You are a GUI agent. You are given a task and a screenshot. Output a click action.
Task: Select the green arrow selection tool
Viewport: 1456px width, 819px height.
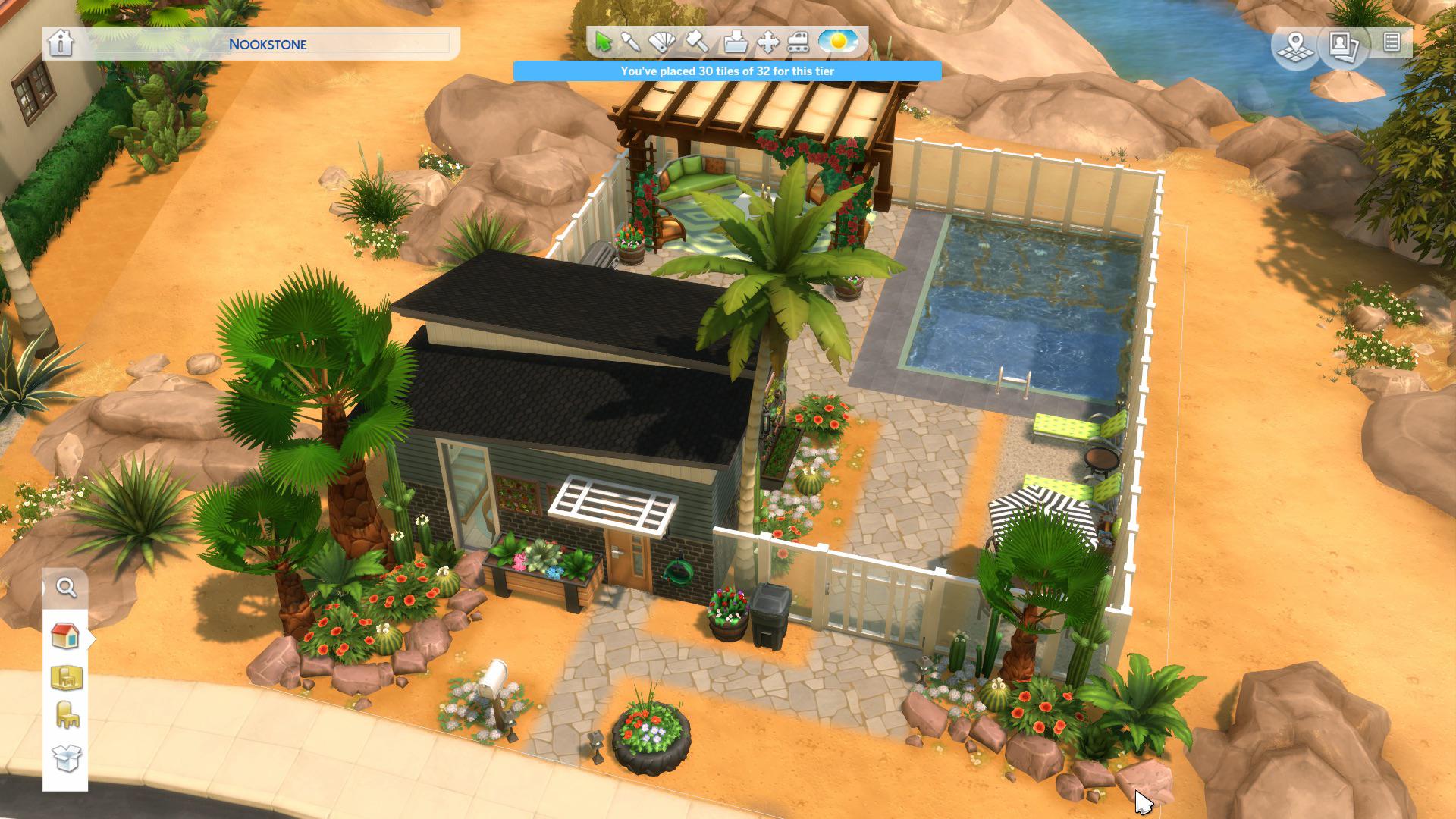pos(604,42)
